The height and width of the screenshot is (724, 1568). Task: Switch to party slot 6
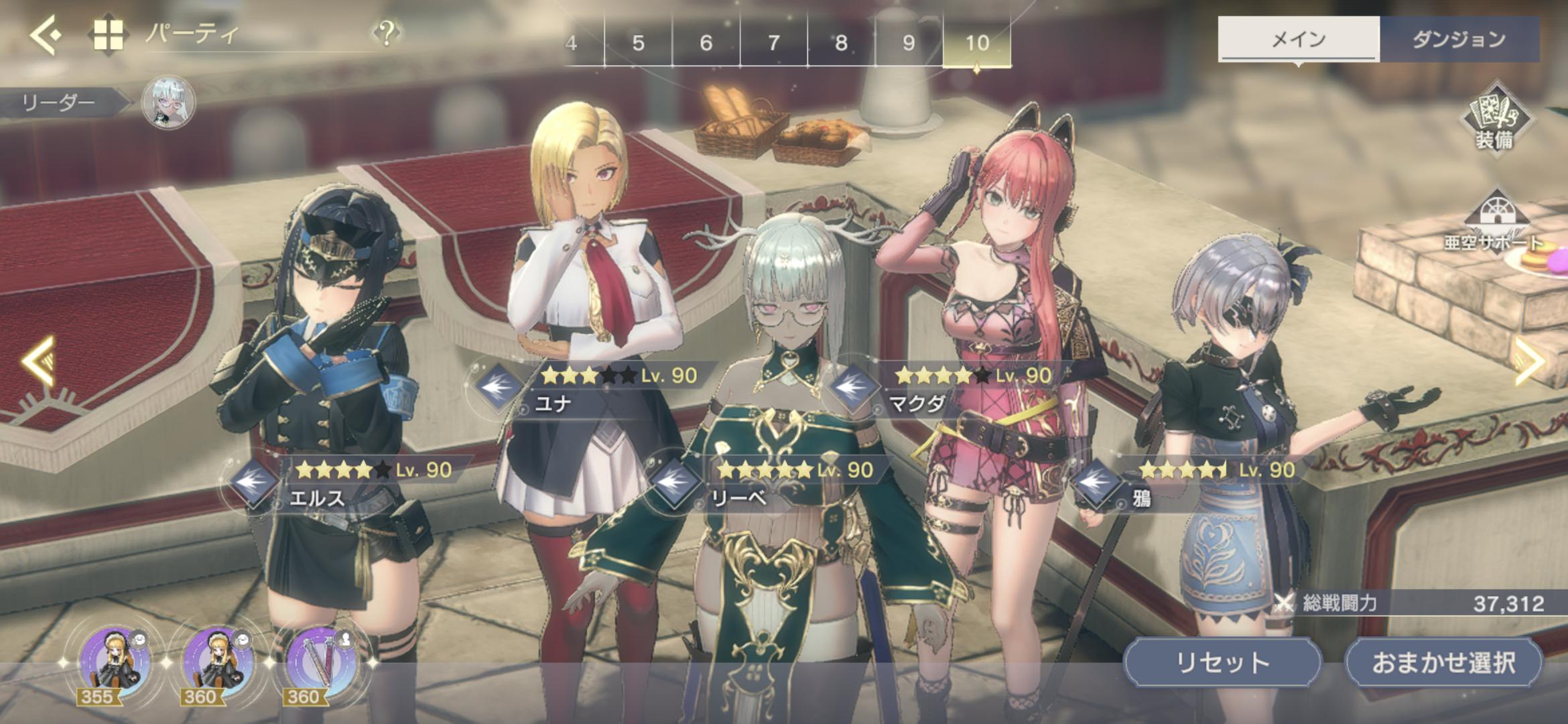706,43
